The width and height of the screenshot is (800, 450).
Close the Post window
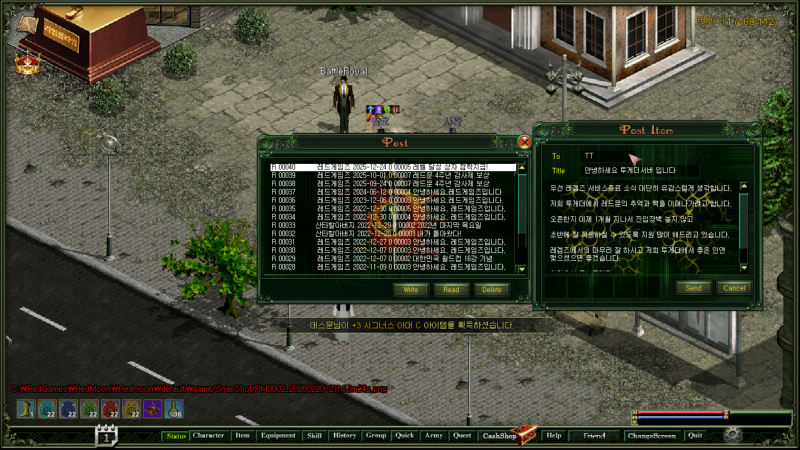coord(524,142)
